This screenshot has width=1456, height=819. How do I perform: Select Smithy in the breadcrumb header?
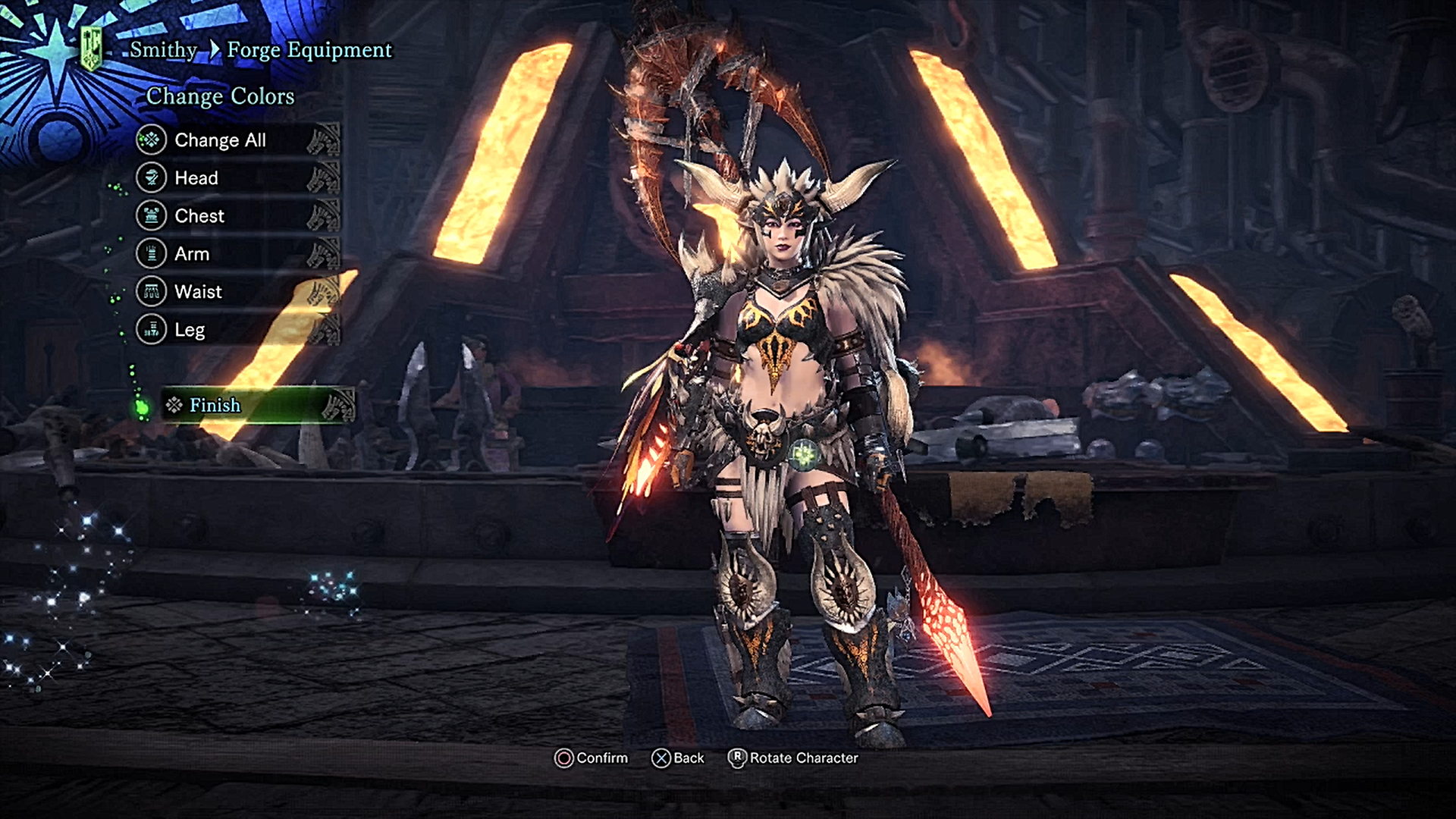point(162,50)
